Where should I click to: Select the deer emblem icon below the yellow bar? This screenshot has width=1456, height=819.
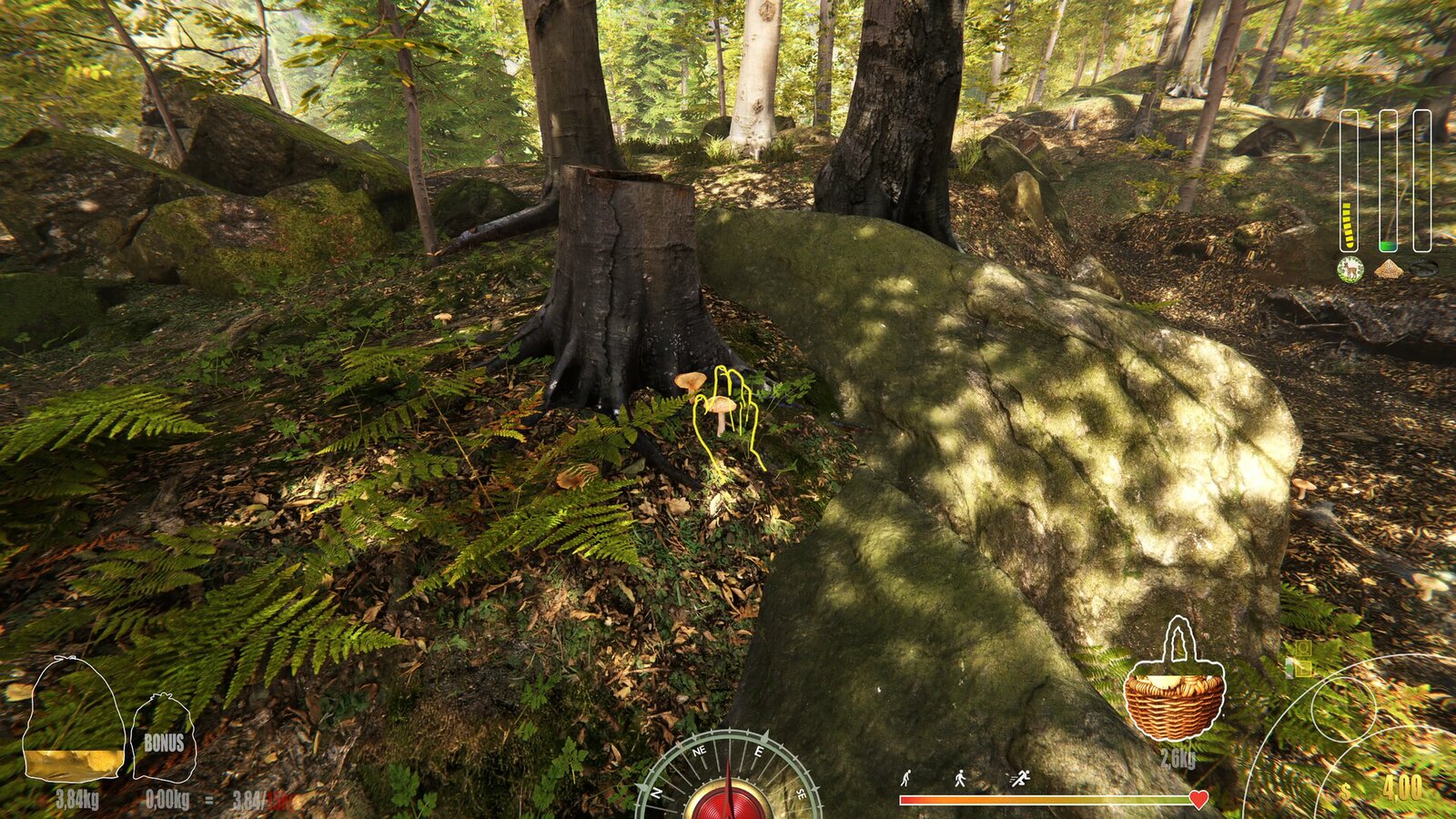pyautogui.click(x=1350, y=269)
